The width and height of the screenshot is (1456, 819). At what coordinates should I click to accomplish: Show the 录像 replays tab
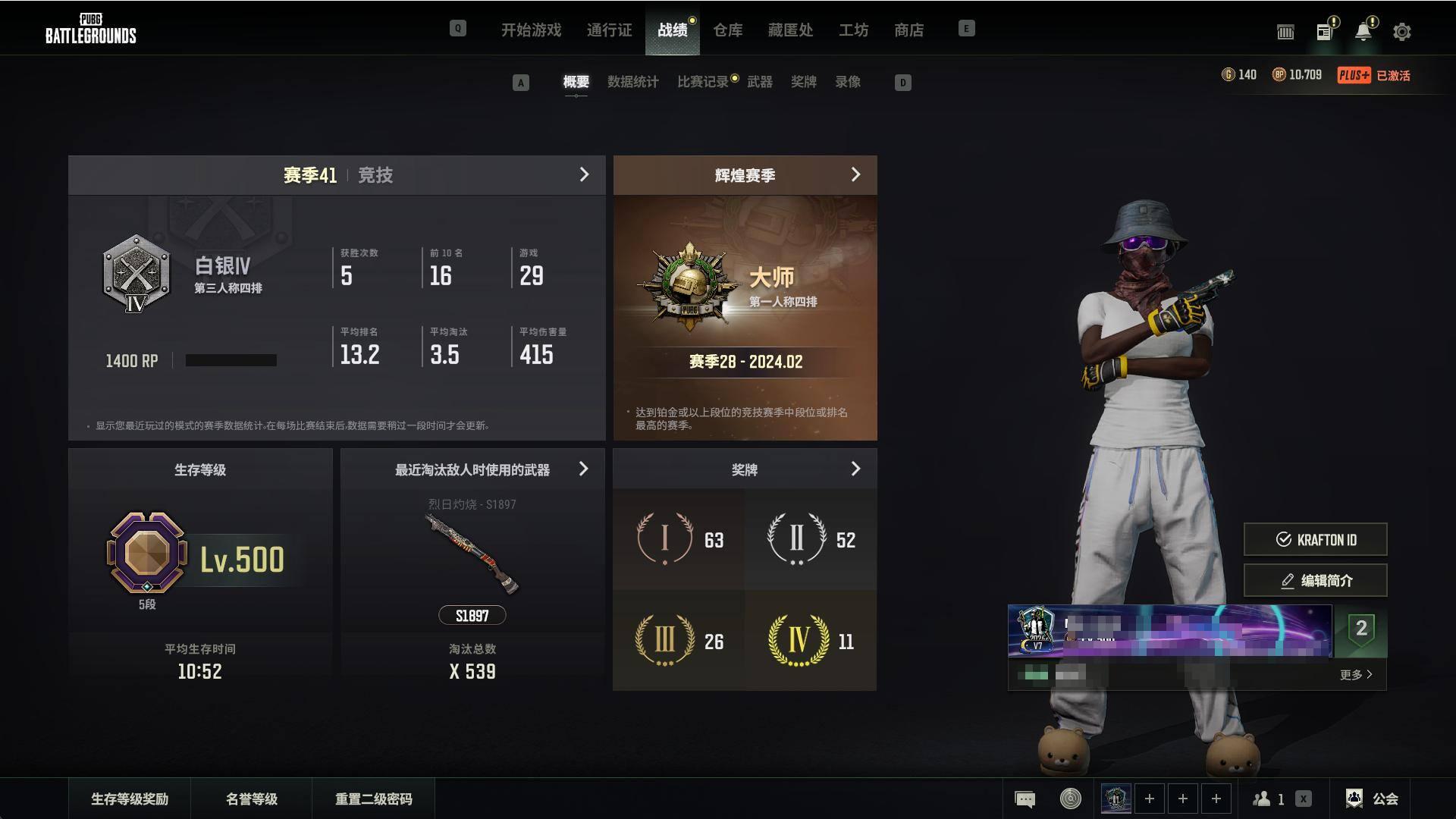tap(848, 82)
